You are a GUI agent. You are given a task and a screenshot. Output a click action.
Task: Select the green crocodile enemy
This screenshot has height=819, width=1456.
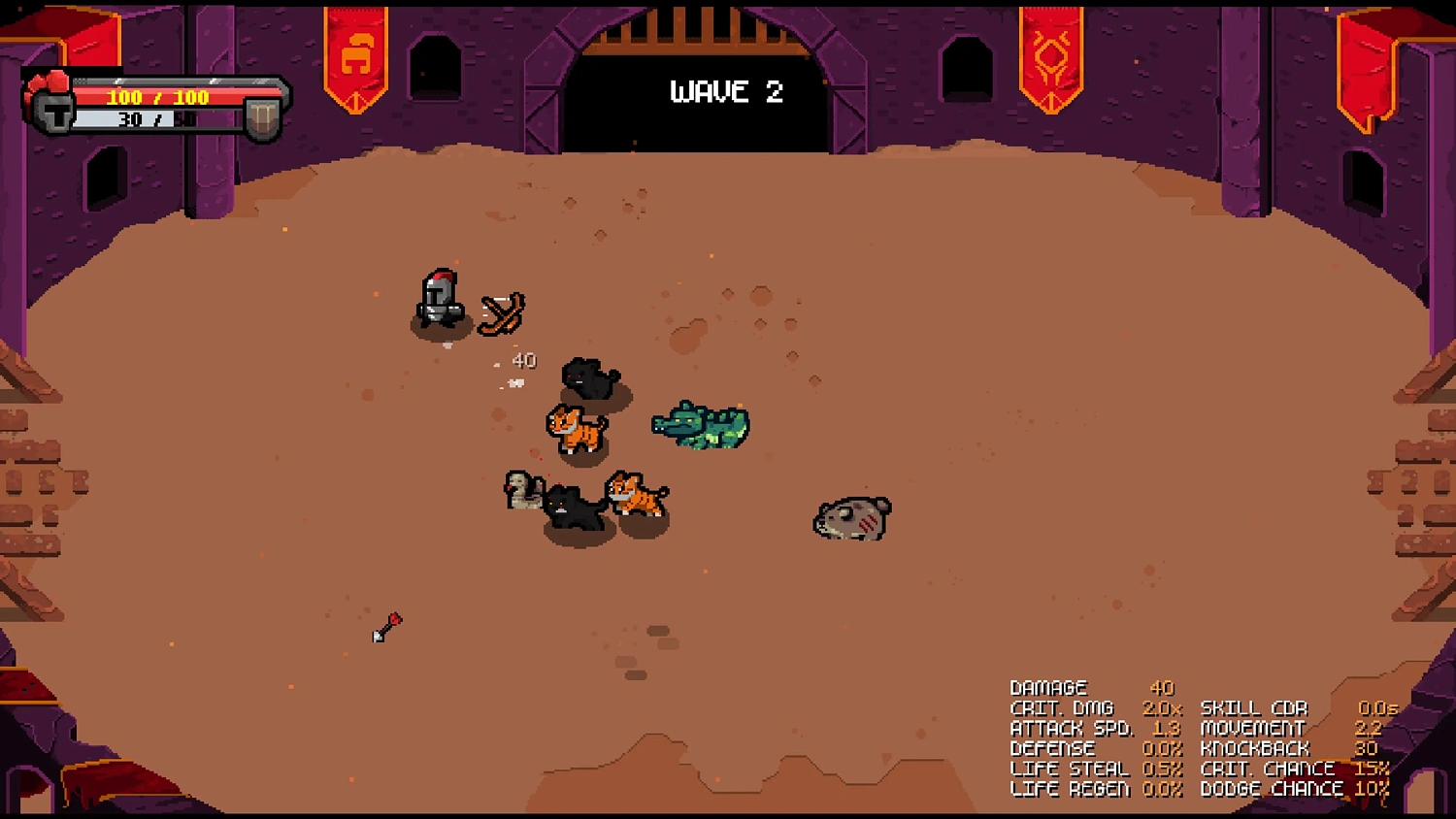pyautogui.click(x=701, y=425)
